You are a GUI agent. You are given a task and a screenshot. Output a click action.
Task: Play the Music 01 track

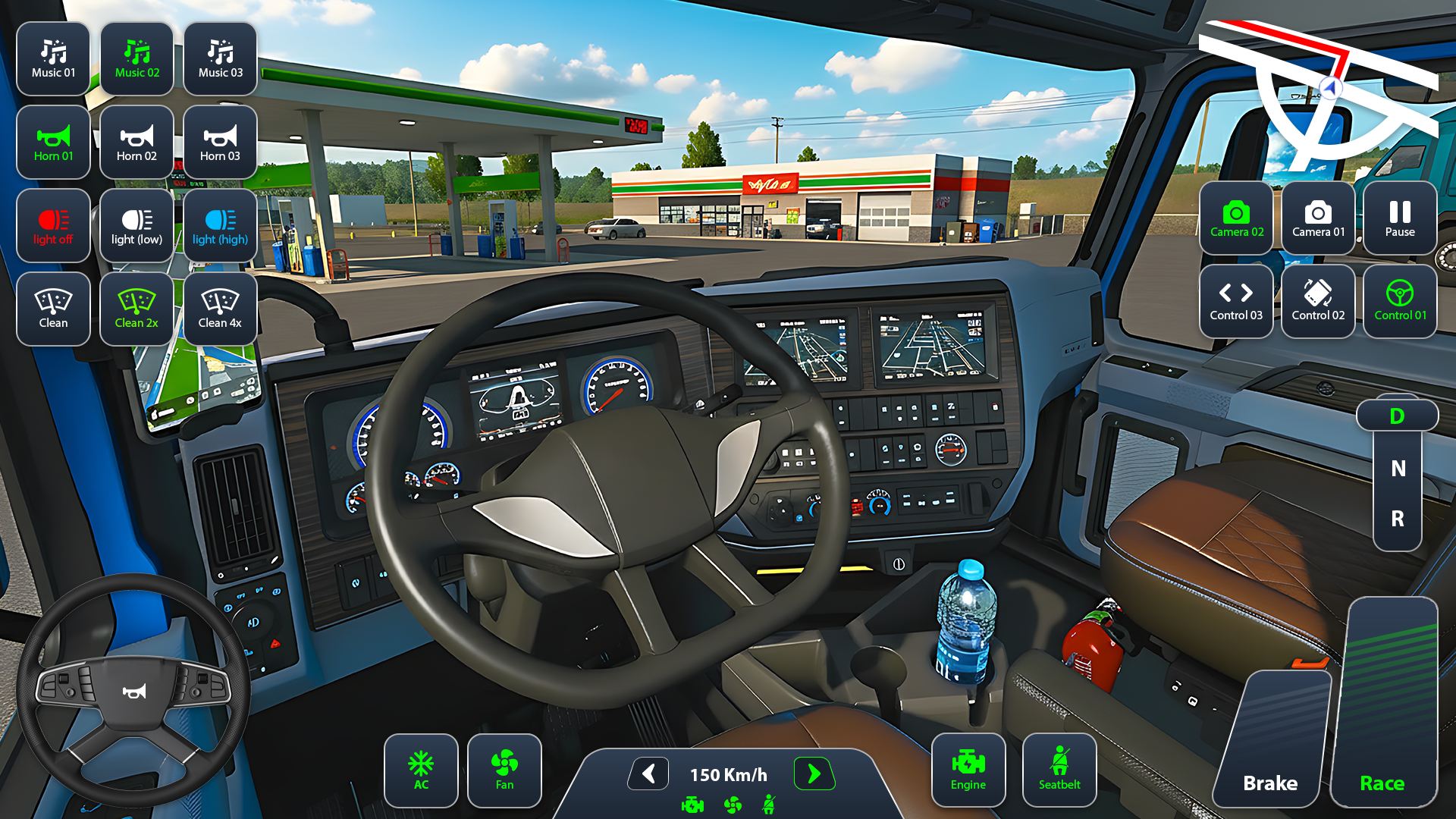click(53, 58)
